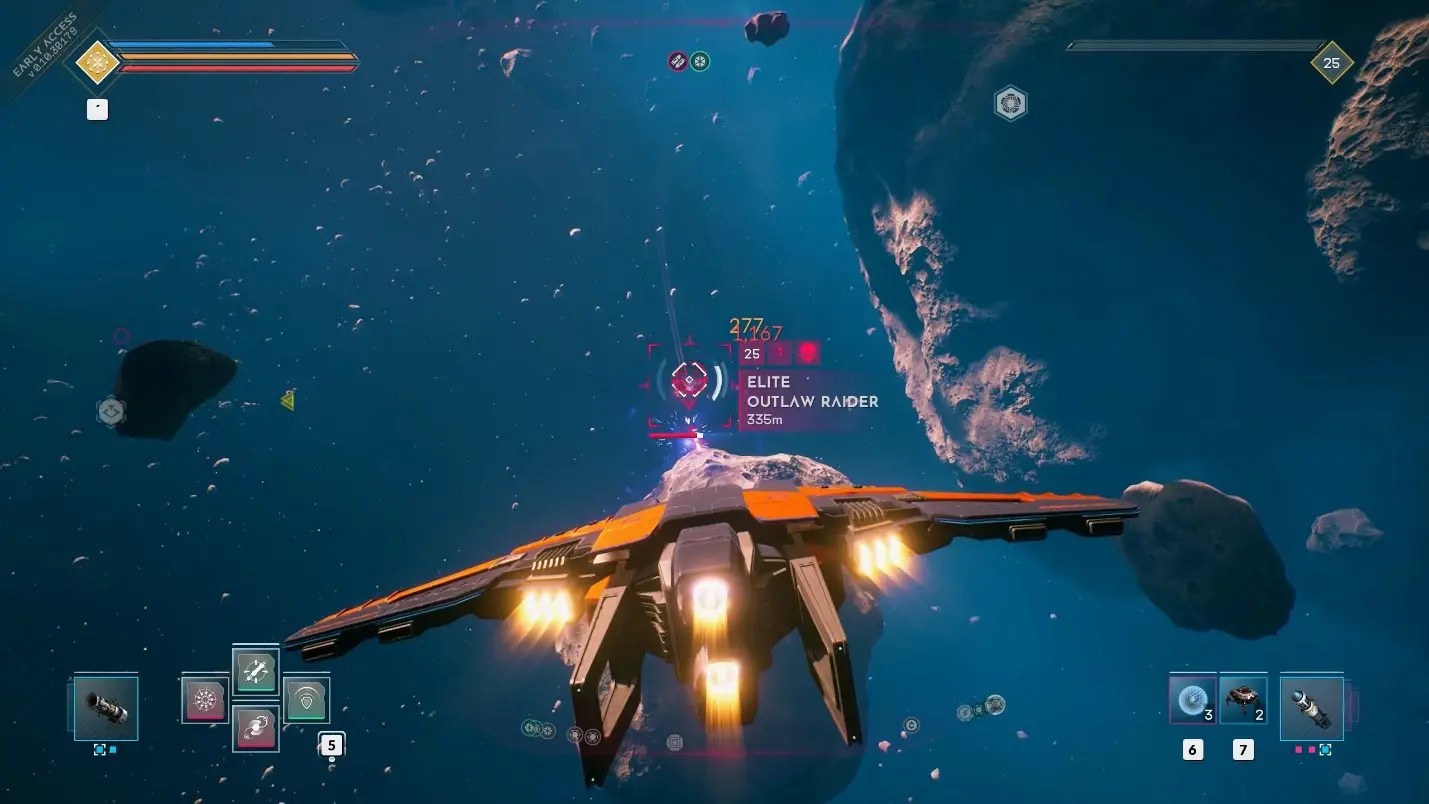Activate the spread-shot device module
Screen dimensions: 1429x804
[x=203, y=700]
